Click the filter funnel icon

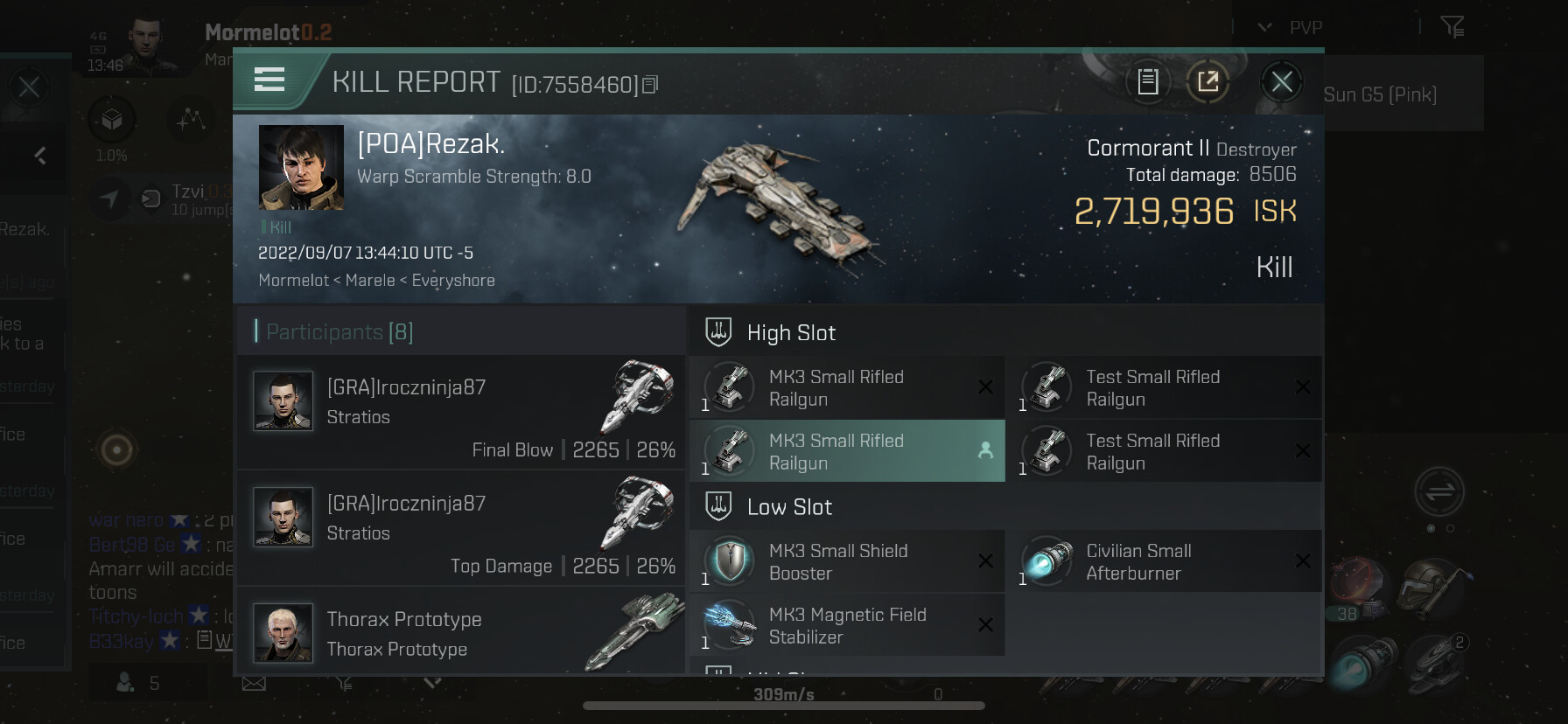pos(1452,28)
